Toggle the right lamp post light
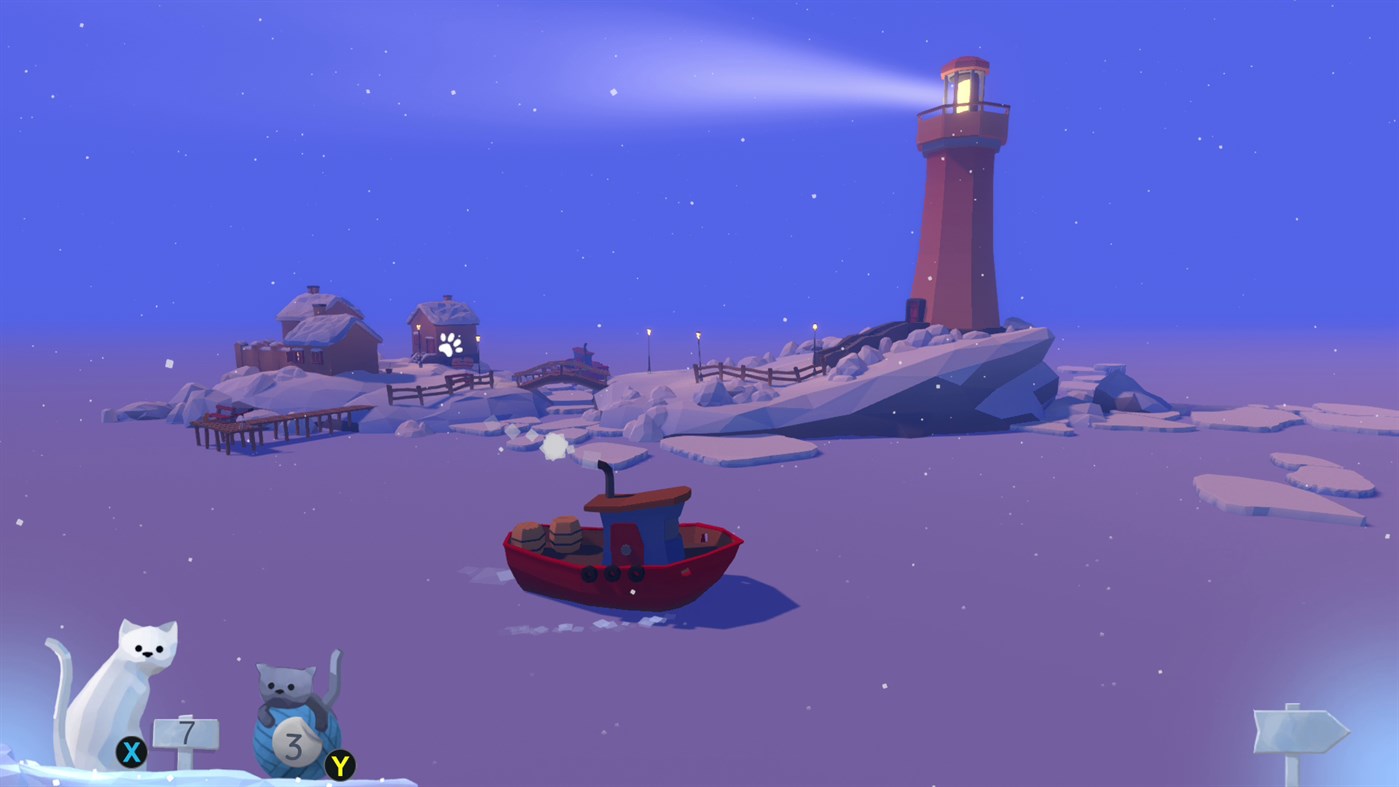 click(697, 338)
